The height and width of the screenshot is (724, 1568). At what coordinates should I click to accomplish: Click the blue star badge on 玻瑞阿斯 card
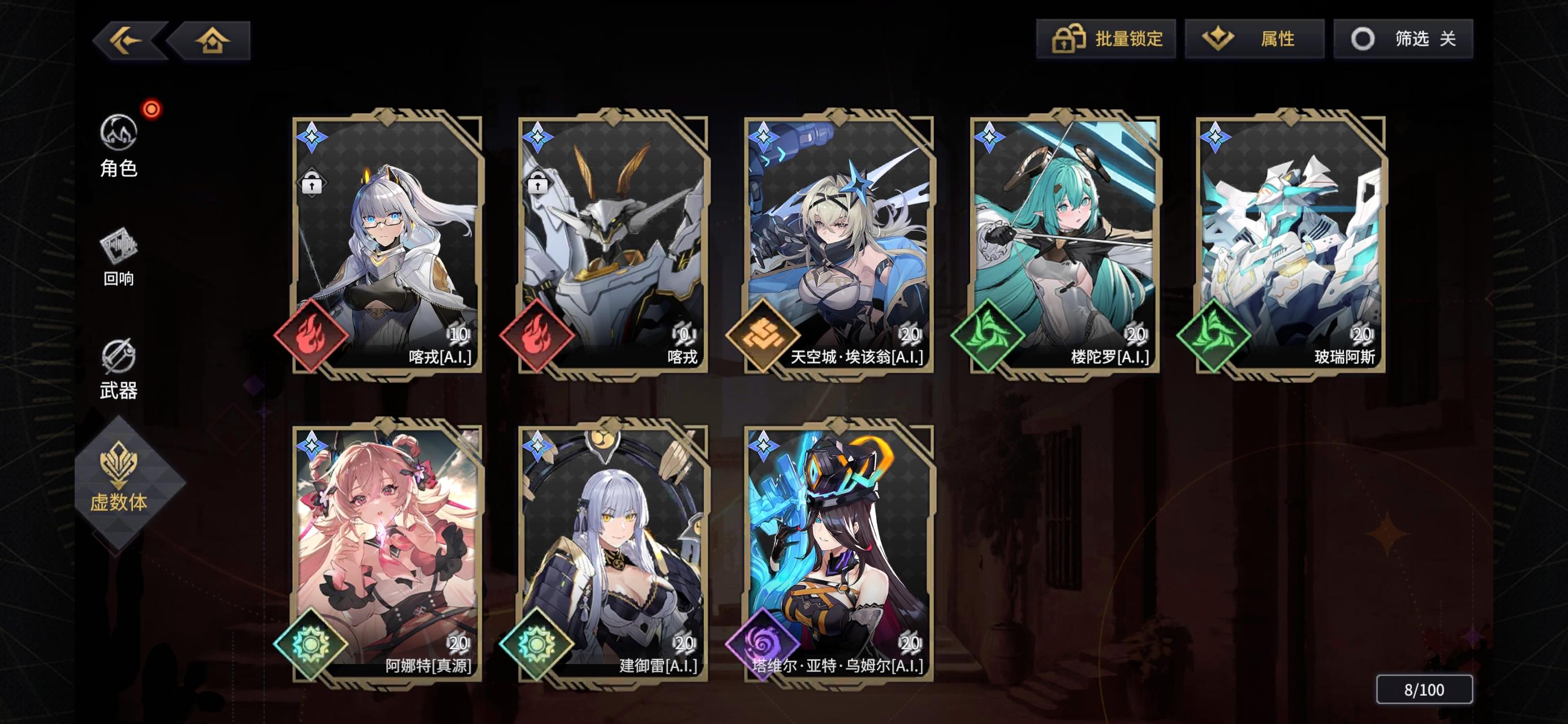pos(1216,137)
